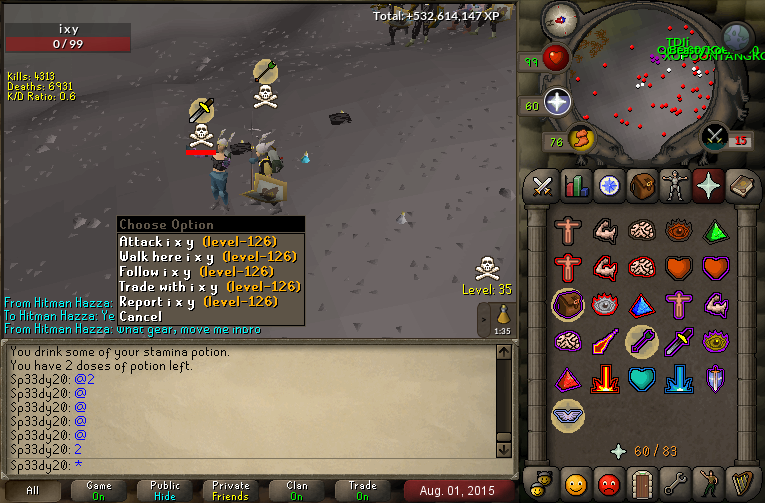Image resolution: width=765 pixels, height=503 pixels.
Task: Show the worn equipment tab
Action: (x=674, y=186)
